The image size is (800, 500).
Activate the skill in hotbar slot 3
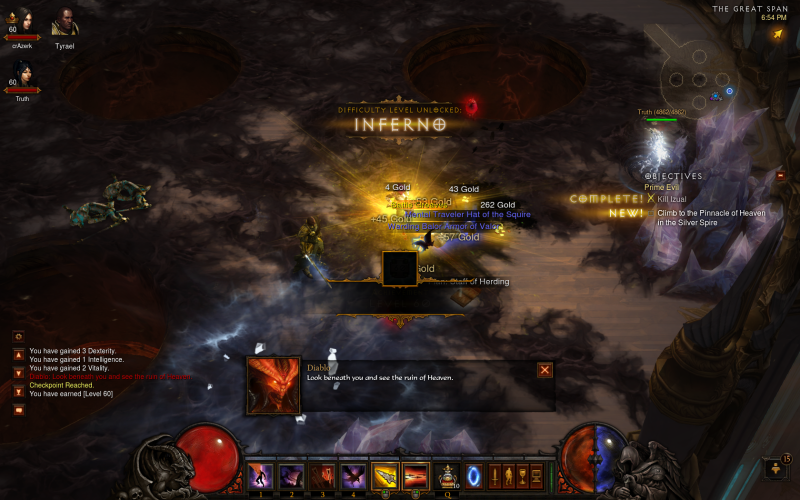(x=323, y=475)
